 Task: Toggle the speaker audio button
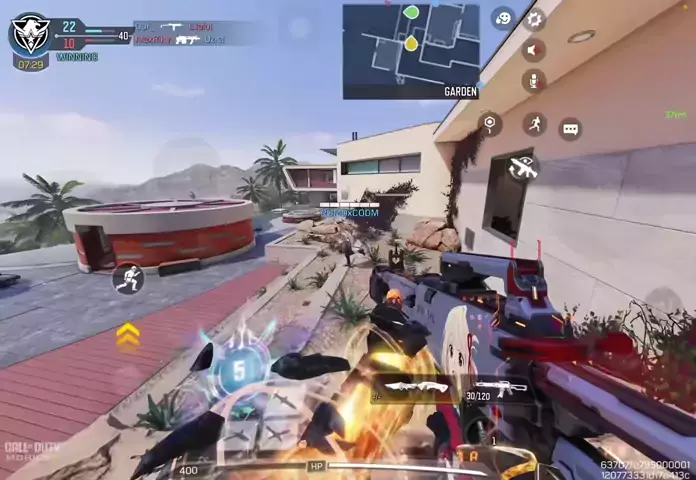(535, 50)
